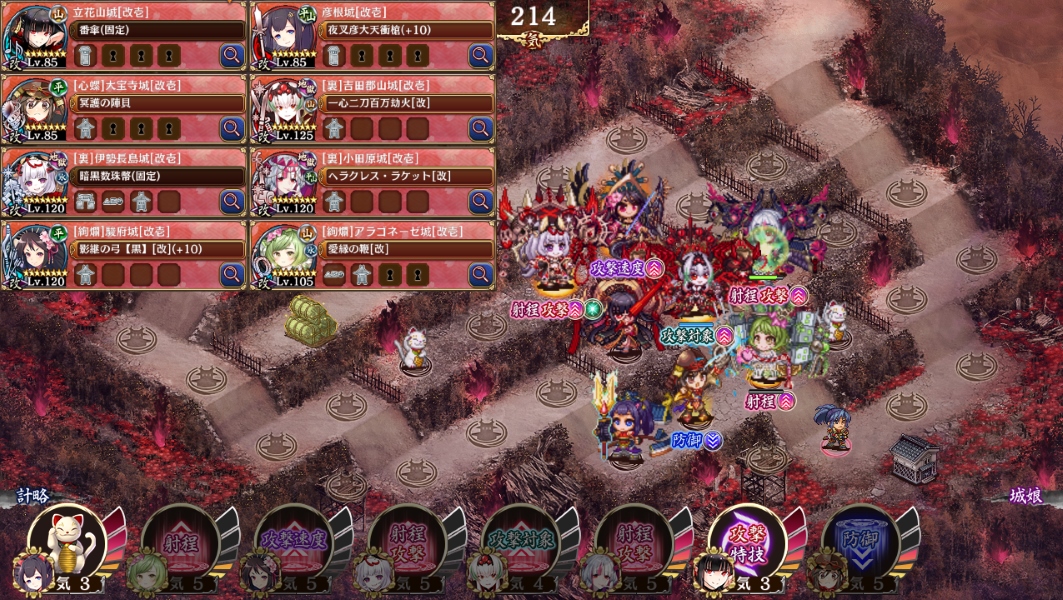This screenshot has width=1063, height=600.
Task: Use the 攻撃速度 stratagem skill
Action: tap(293, 543)
